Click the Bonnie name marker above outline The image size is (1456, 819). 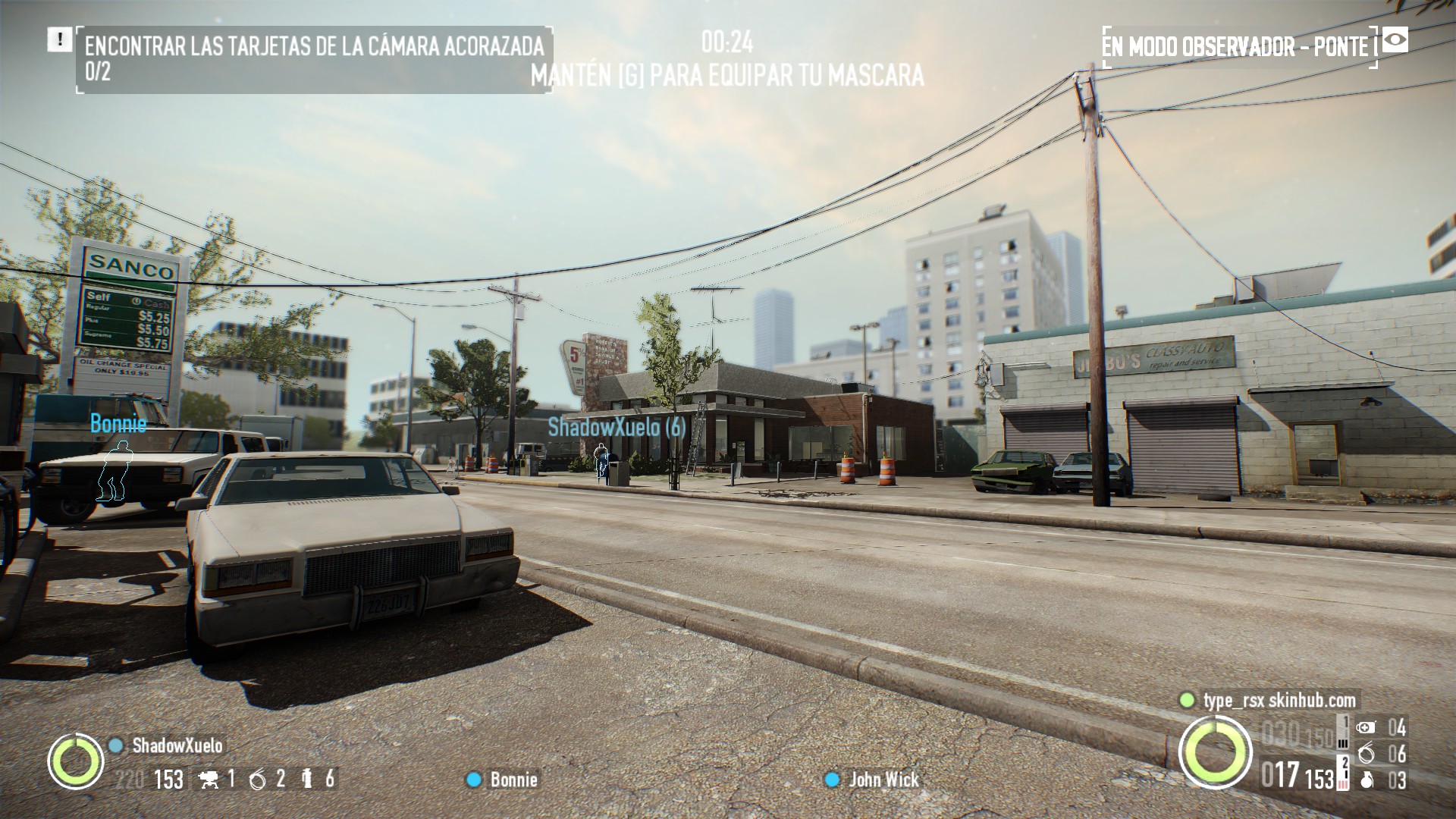point(118,423)
